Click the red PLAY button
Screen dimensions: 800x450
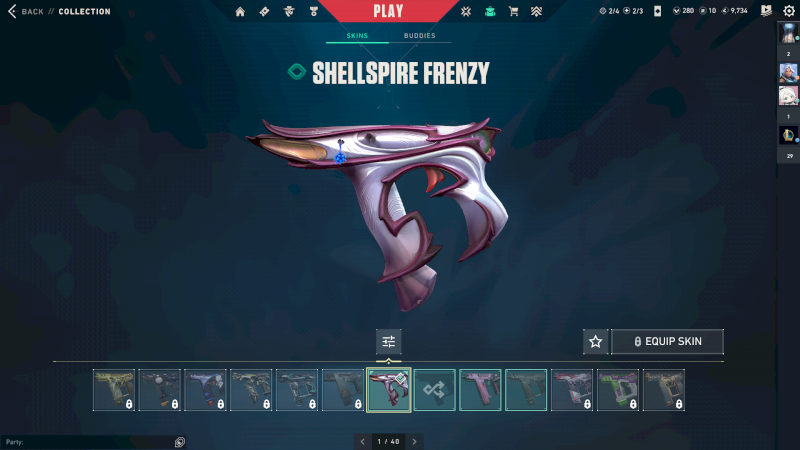(388, 12)
